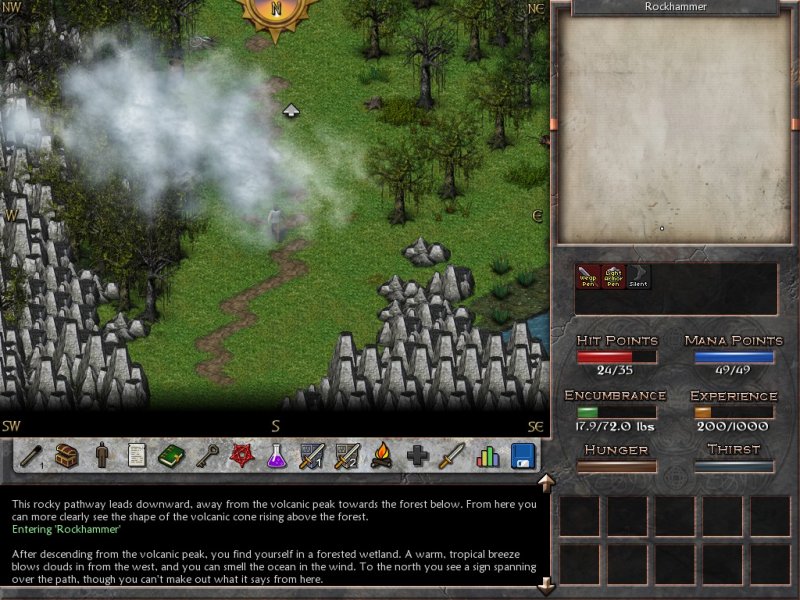
Task: Activate the red pentagram icon
Action: click(x=242, y=456)
